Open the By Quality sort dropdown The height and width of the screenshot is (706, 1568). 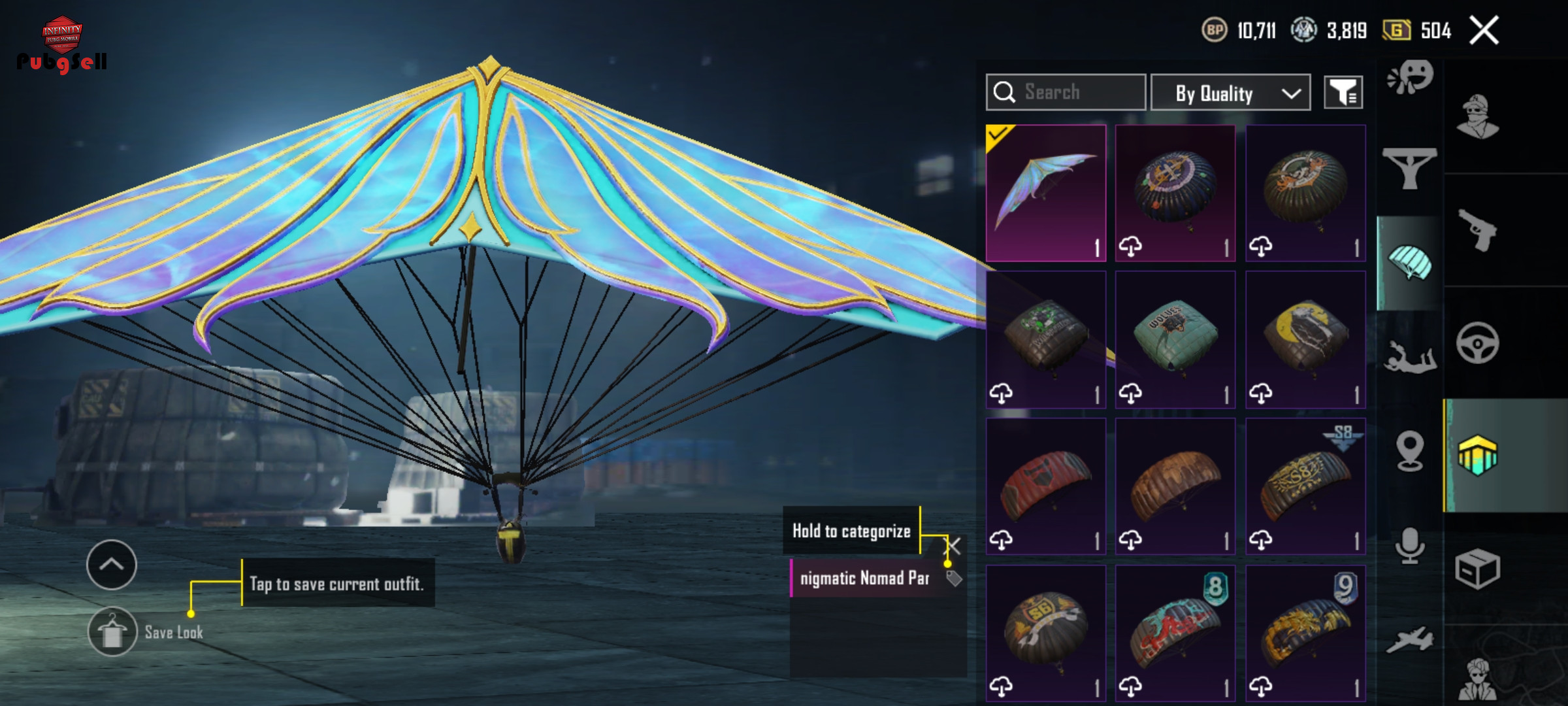[x=1230, y=93]
